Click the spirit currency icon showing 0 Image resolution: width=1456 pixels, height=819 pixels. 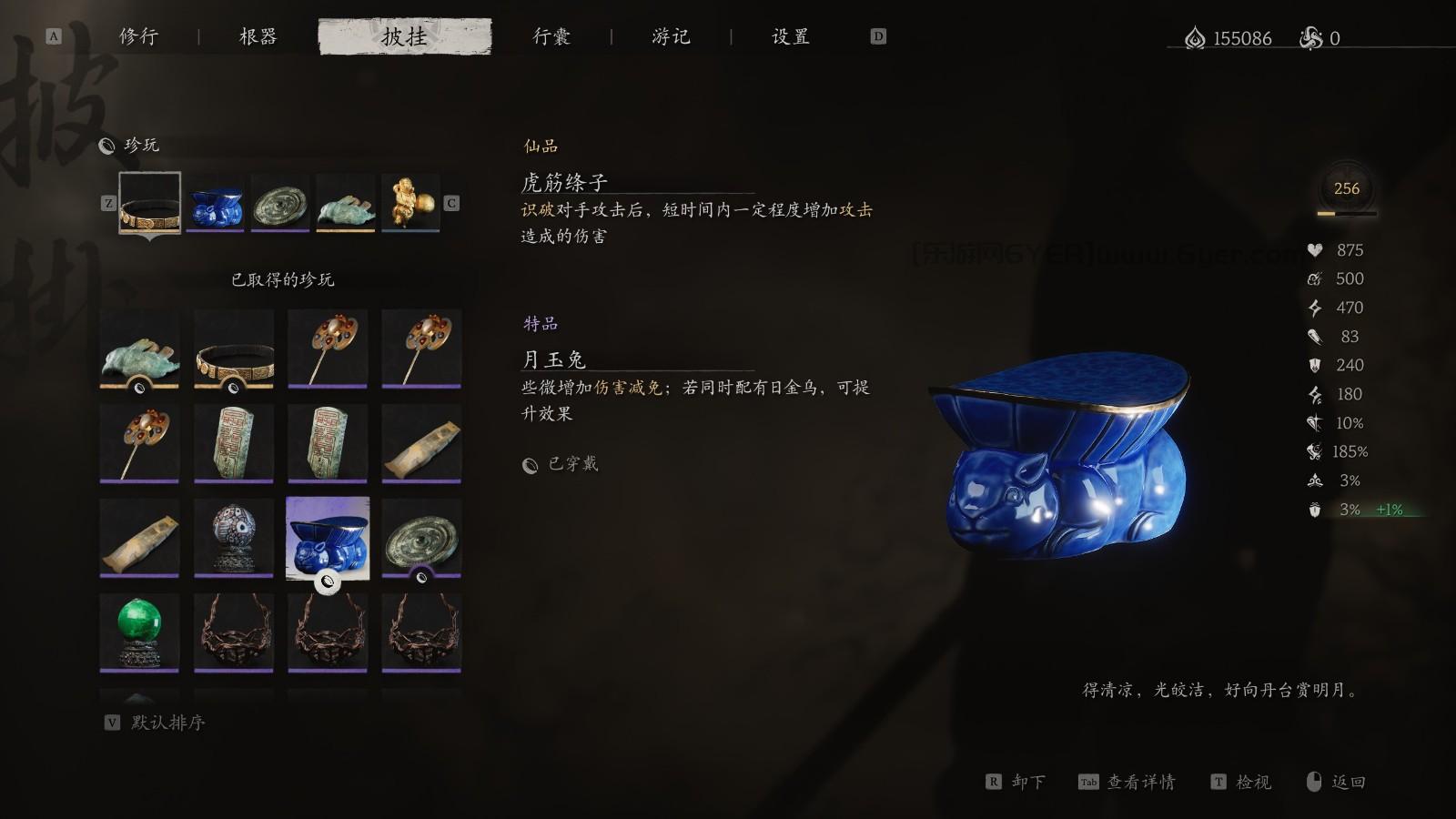tap(1310, 38)
